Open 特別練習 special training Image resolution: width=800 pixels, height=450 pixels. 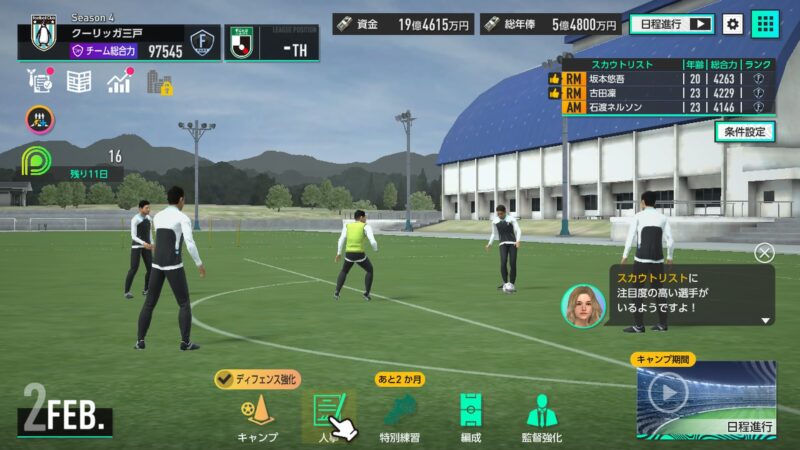click(x=400, y=416)
